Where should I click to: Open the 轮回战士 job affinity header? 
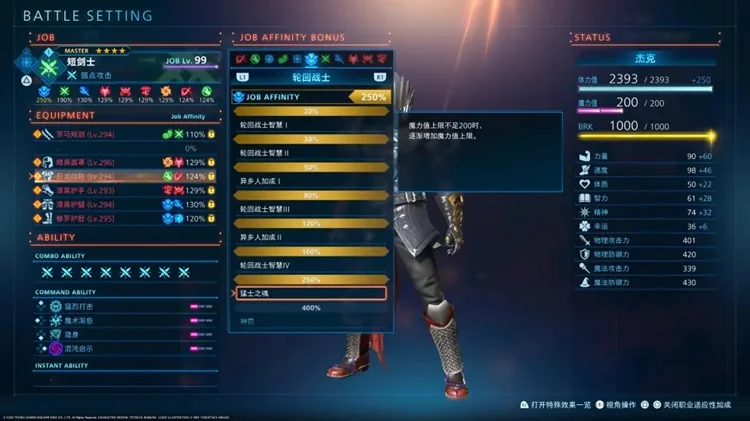311,76
